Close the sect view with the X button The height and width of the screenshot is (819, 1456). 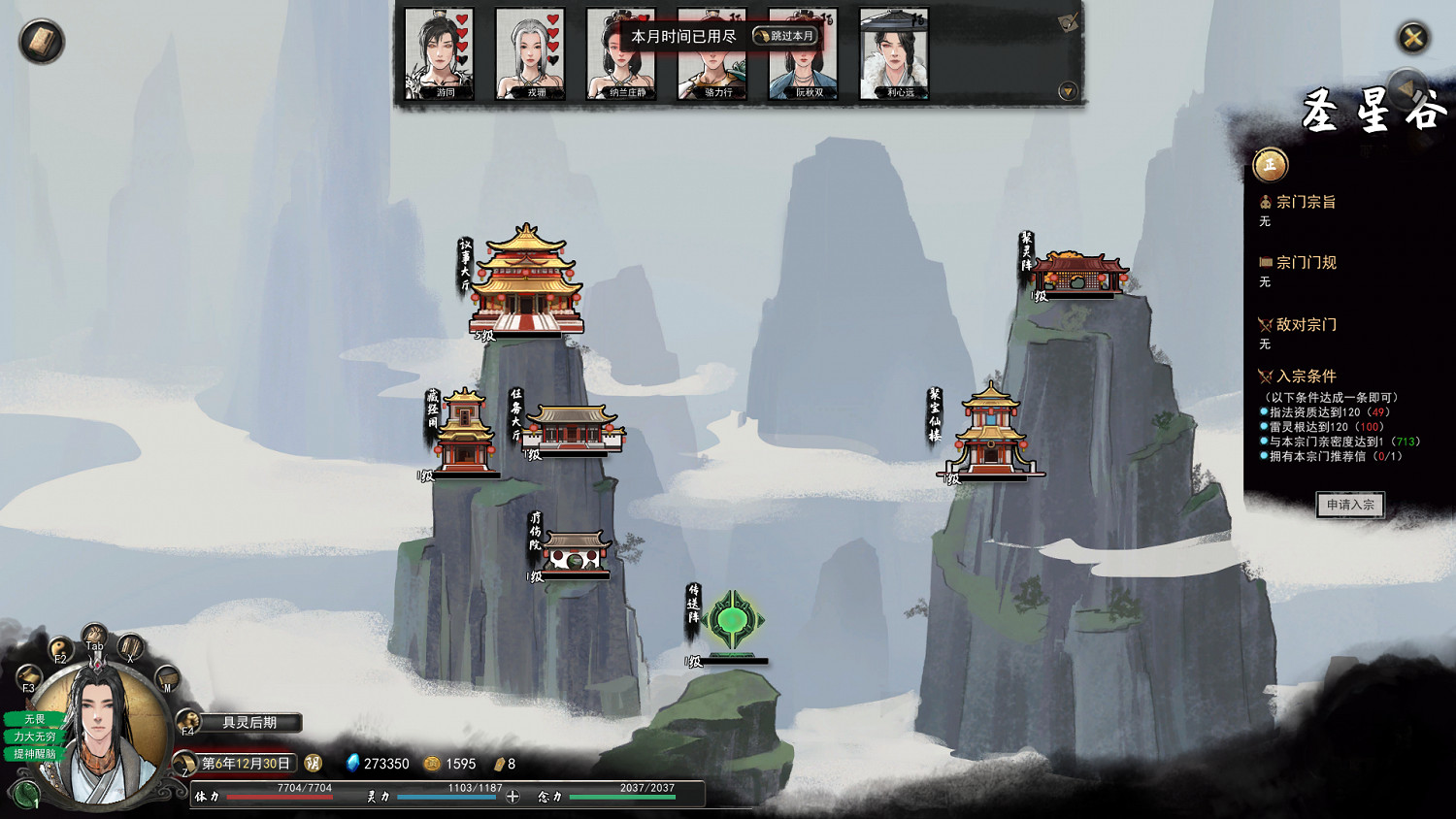1412,38
